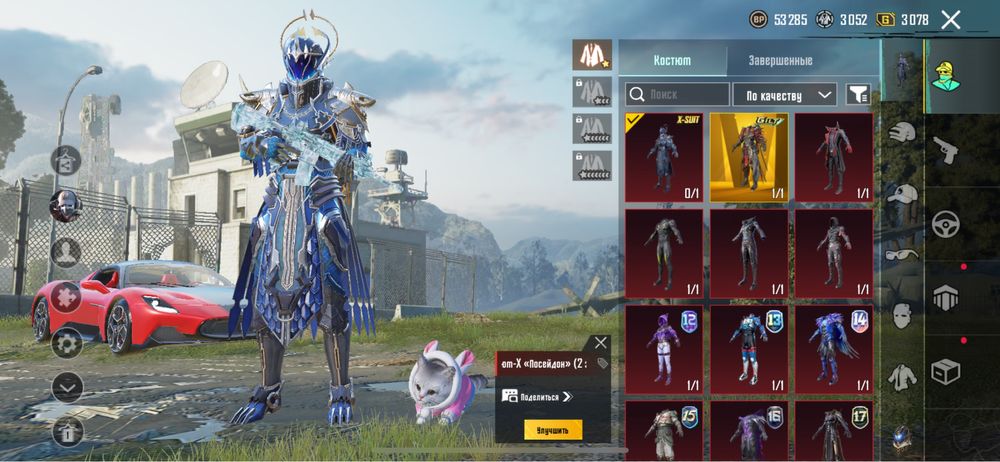The image size is (1000, 462).
Task: Select the costume with level 13 badge
Action: [x=749, y=350]
